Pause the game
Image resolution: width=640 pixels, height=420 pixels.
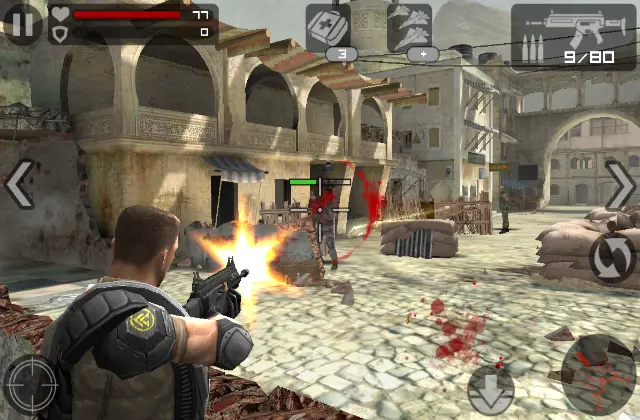click(x=22, y=22)
